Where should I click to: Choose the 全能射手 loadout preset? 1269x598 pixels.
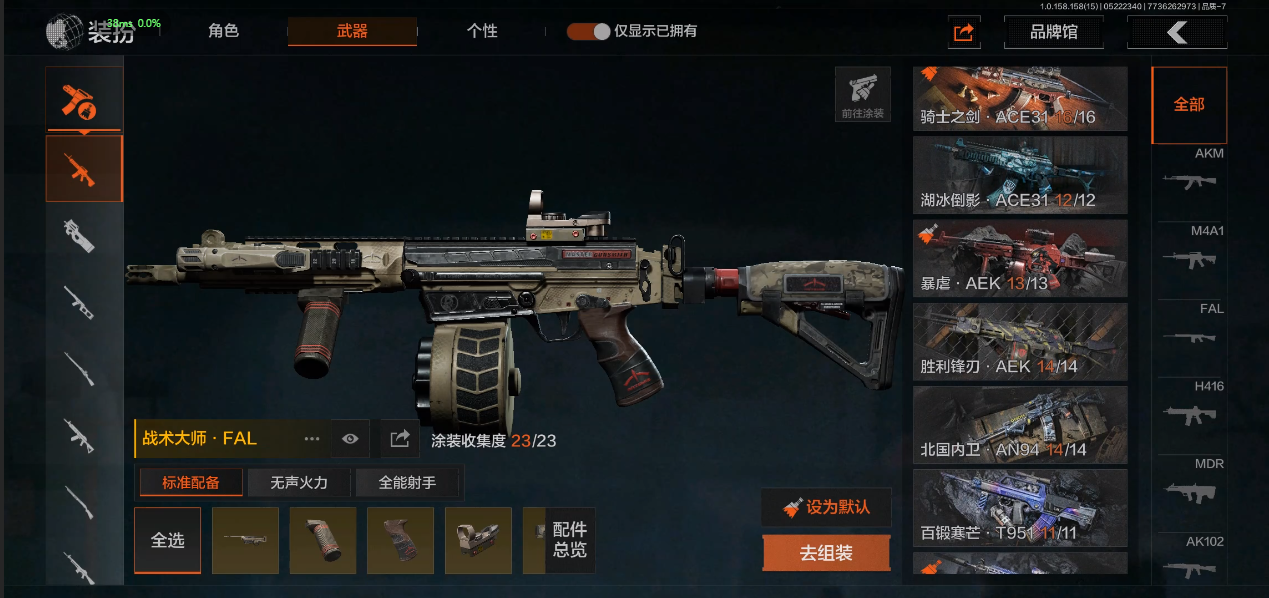(x=407, y=484)
